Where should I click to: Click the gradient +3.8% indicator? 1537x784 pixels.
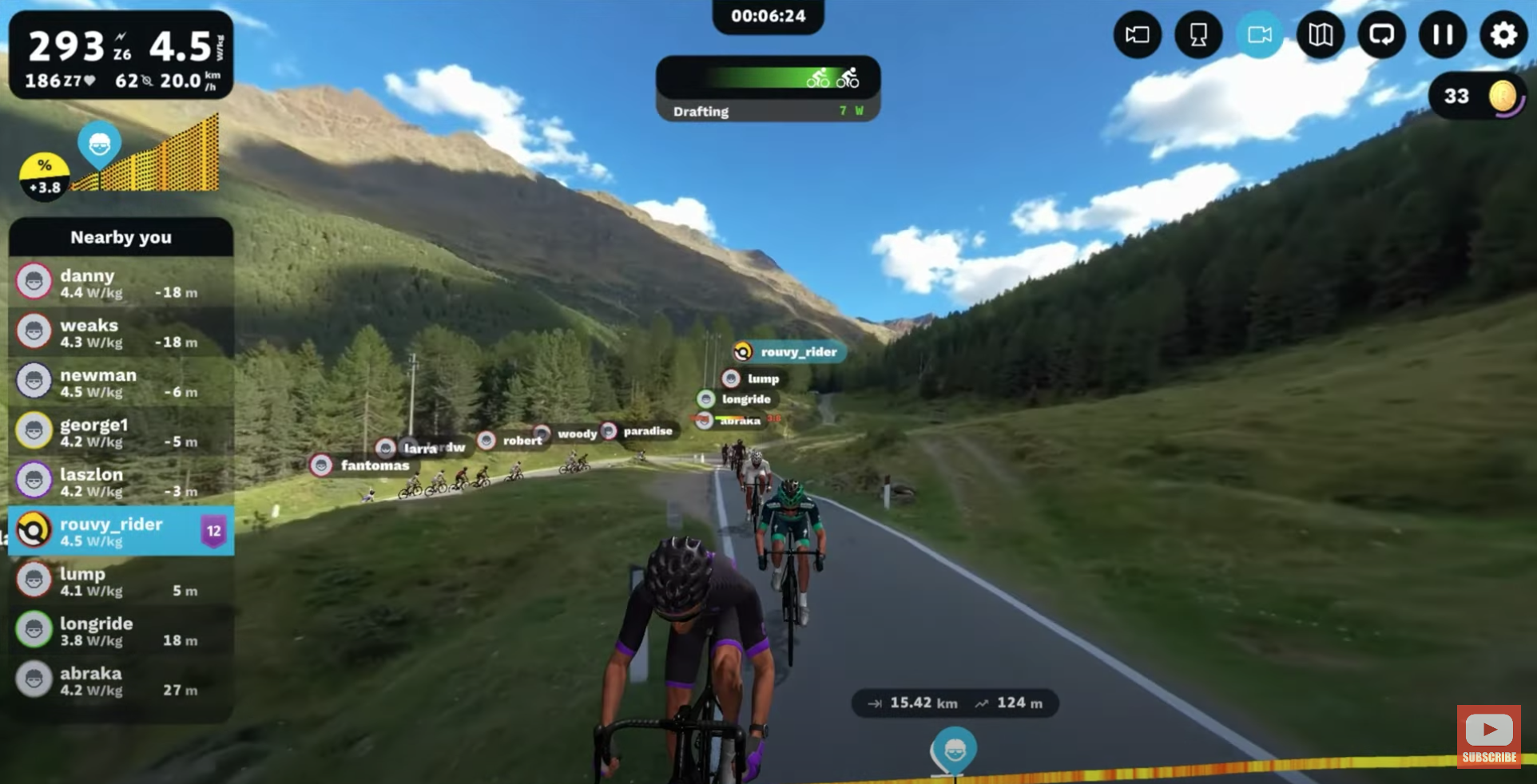[x=44, y=176]
